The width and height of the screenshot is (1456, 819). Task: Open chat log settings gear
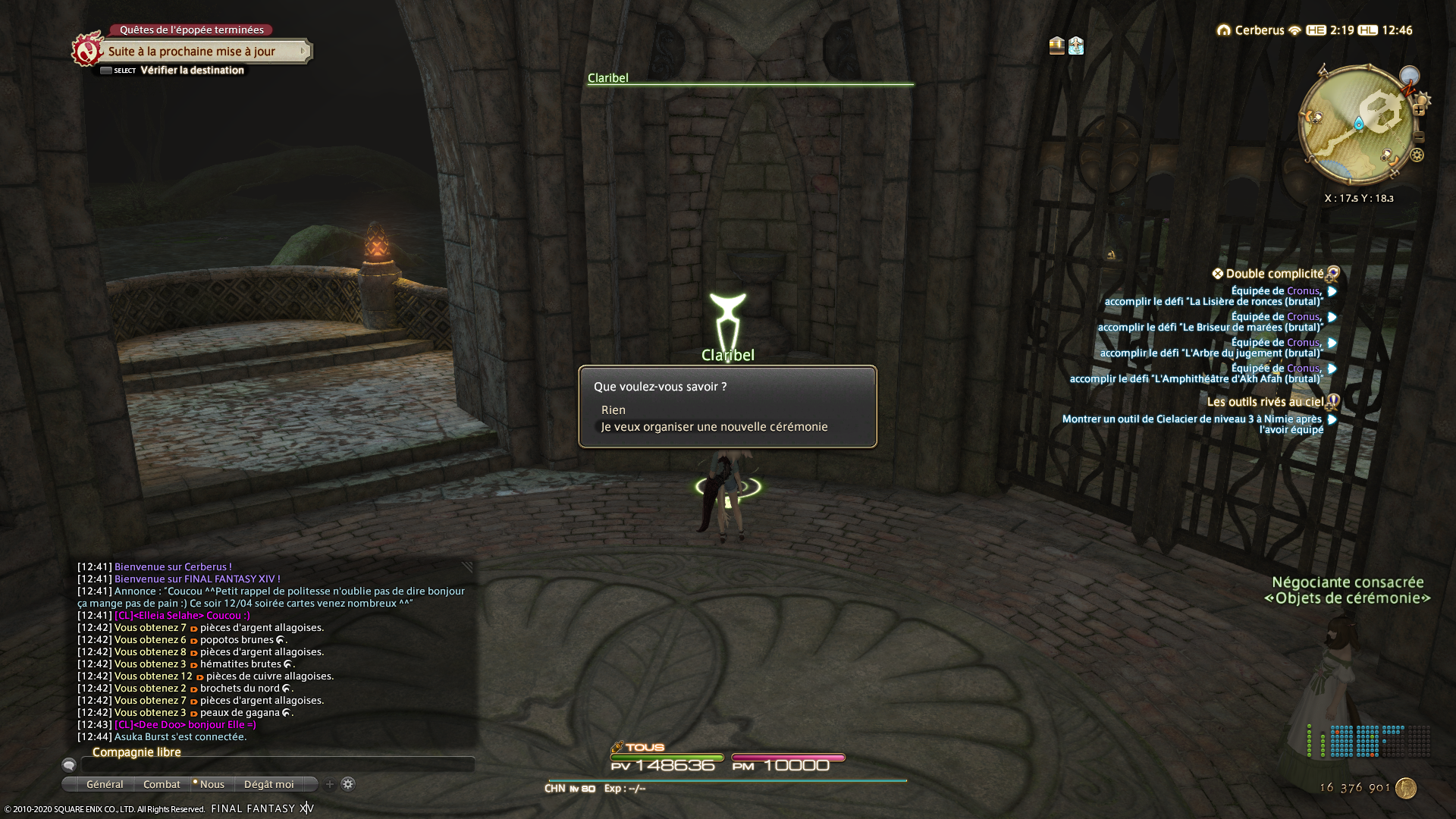click(x=348, y=784)
